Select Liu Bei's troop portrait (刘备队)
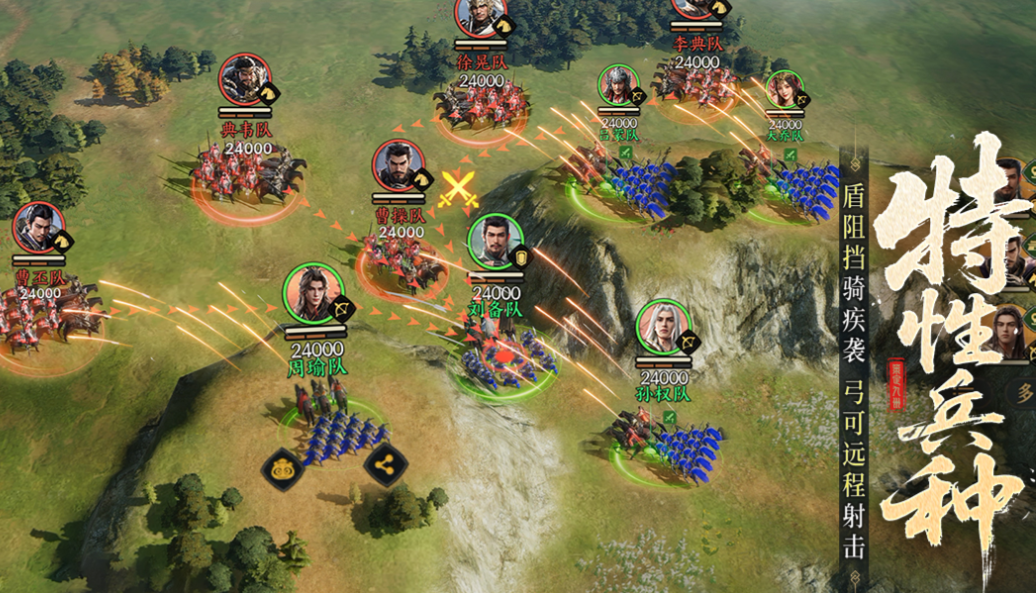1036x593 pixels. pos(495,242)
